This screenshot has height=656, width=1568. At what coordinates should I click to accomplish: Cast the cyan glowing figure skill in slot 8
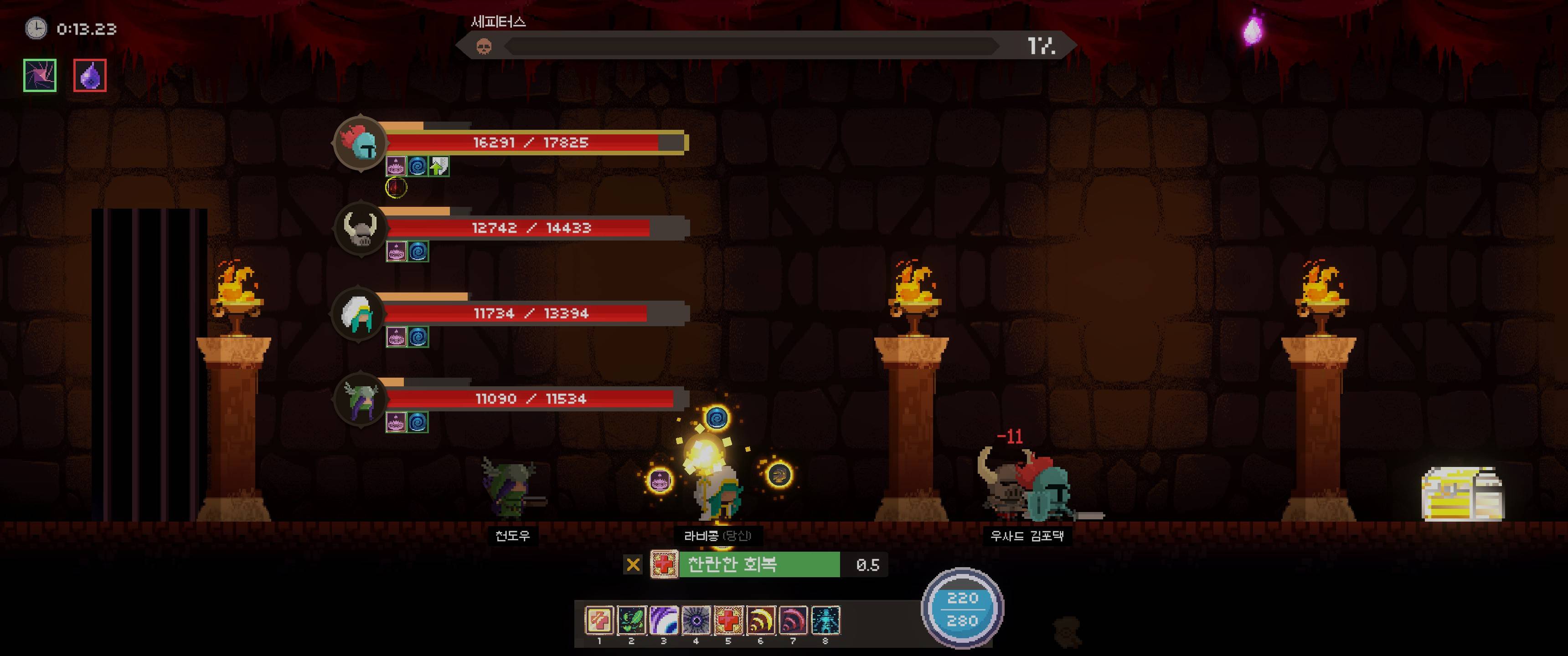825,620
